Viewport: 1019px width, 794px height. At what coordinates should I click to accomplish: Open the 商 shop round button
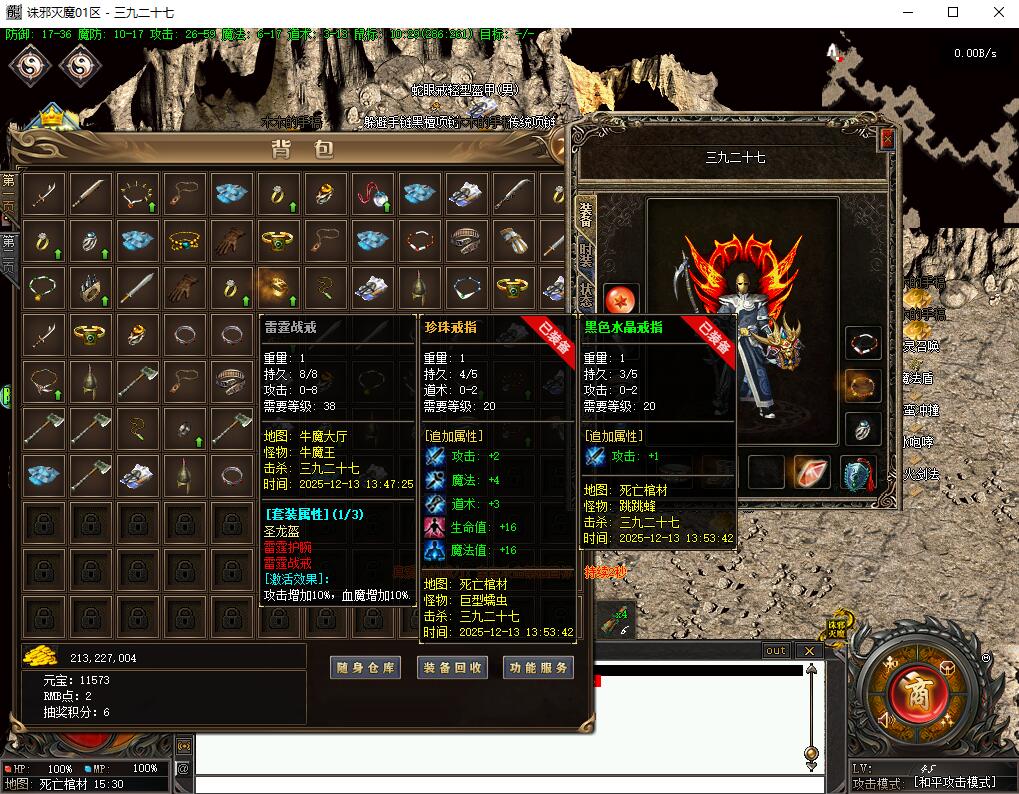point(912,692)
